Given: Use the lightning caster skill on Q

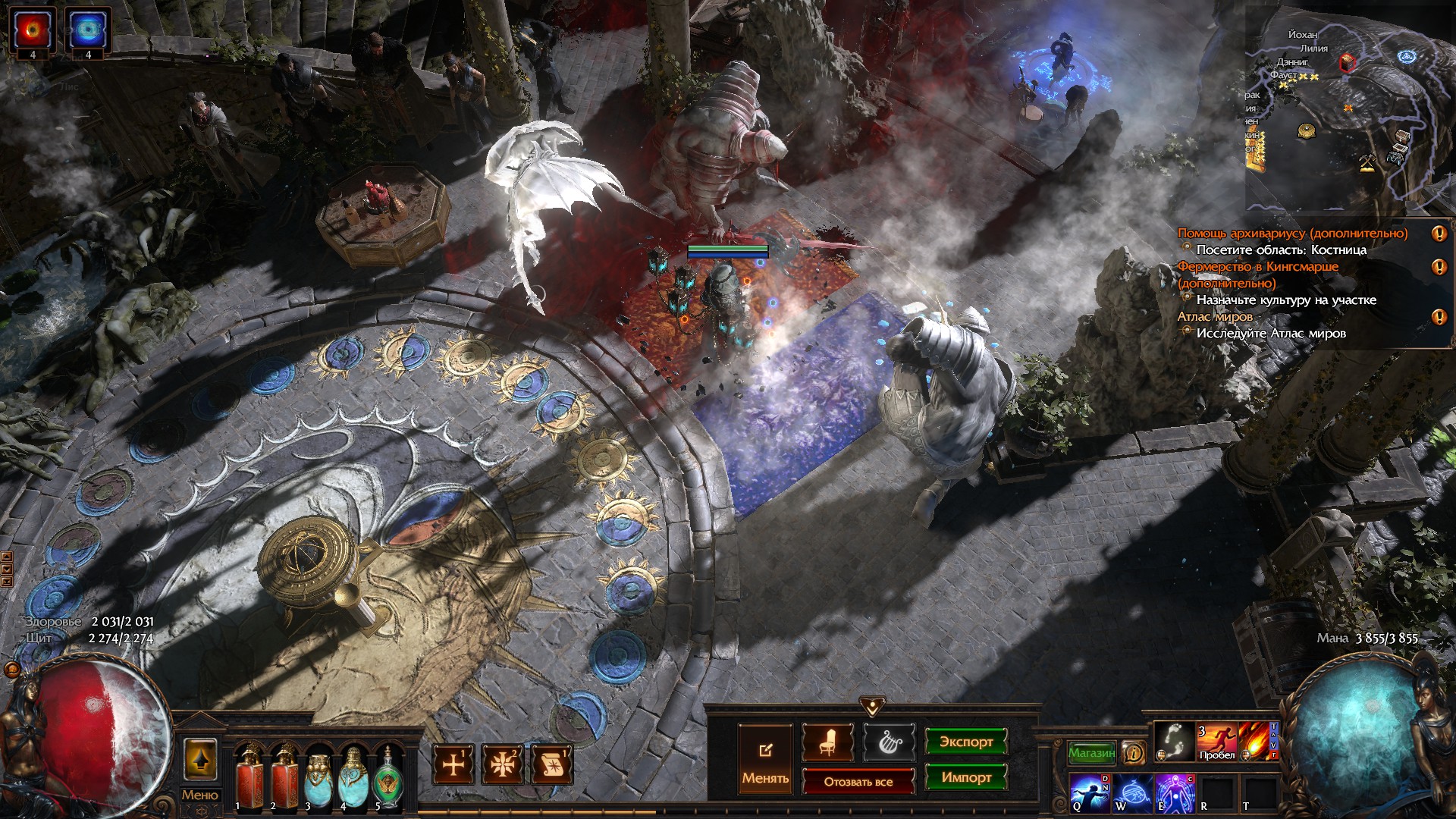Looking at the screenshot, I should [x=1090, y=792].
